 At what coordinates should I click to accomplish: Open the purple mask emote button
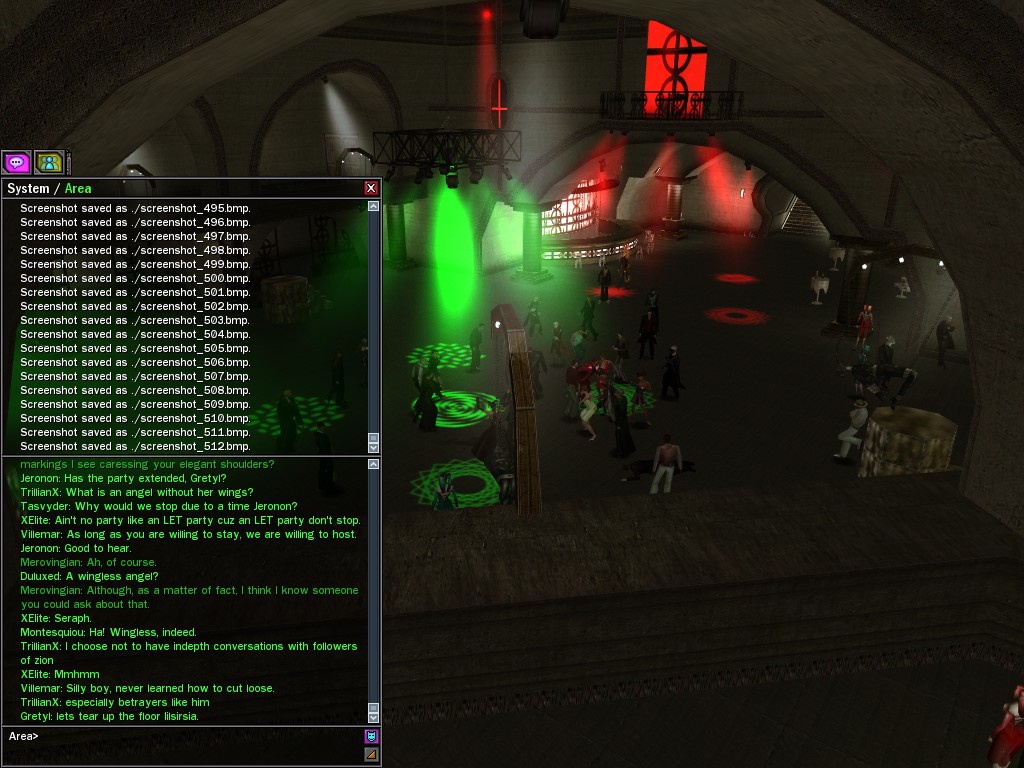(371, 737)
